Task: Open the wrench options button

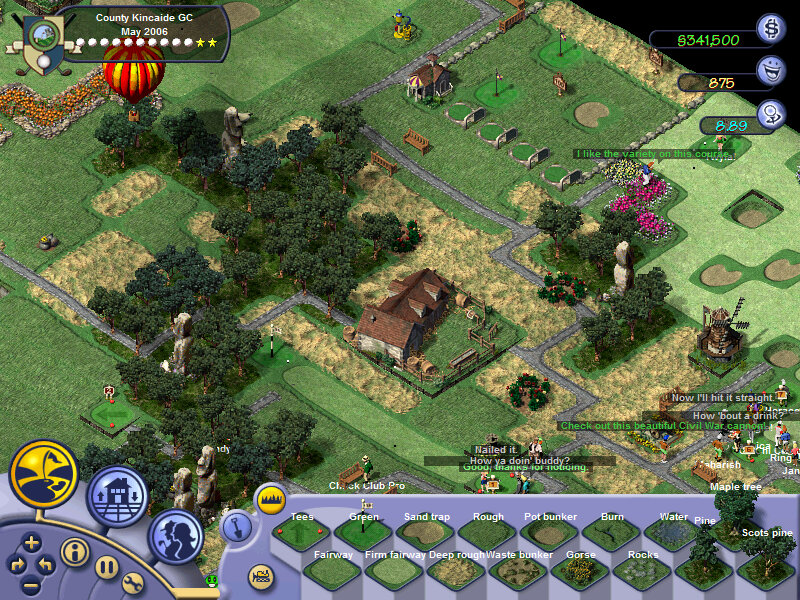Action: tap(133, 583)
